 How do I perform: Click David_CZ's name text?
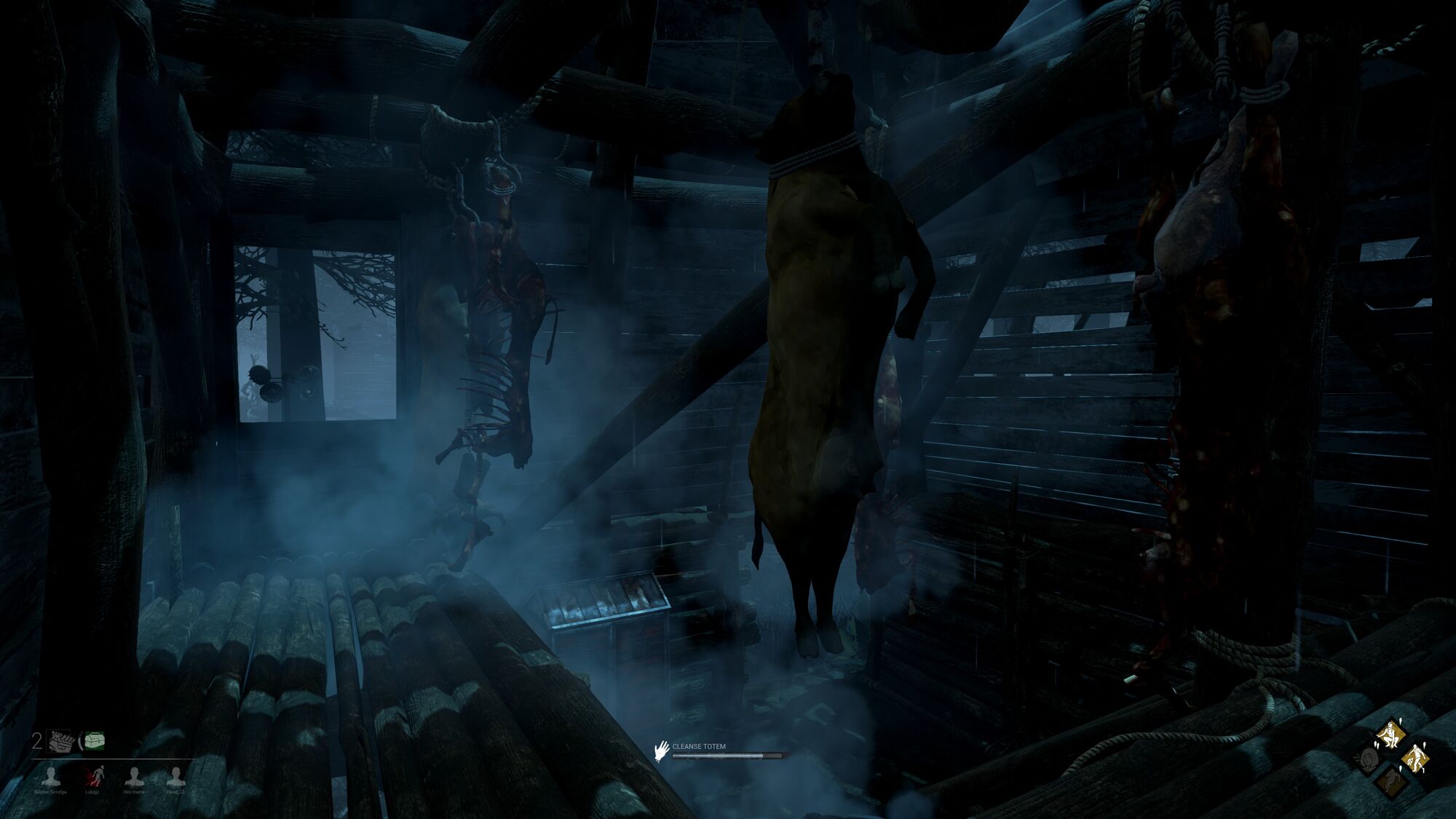[177, 792]
